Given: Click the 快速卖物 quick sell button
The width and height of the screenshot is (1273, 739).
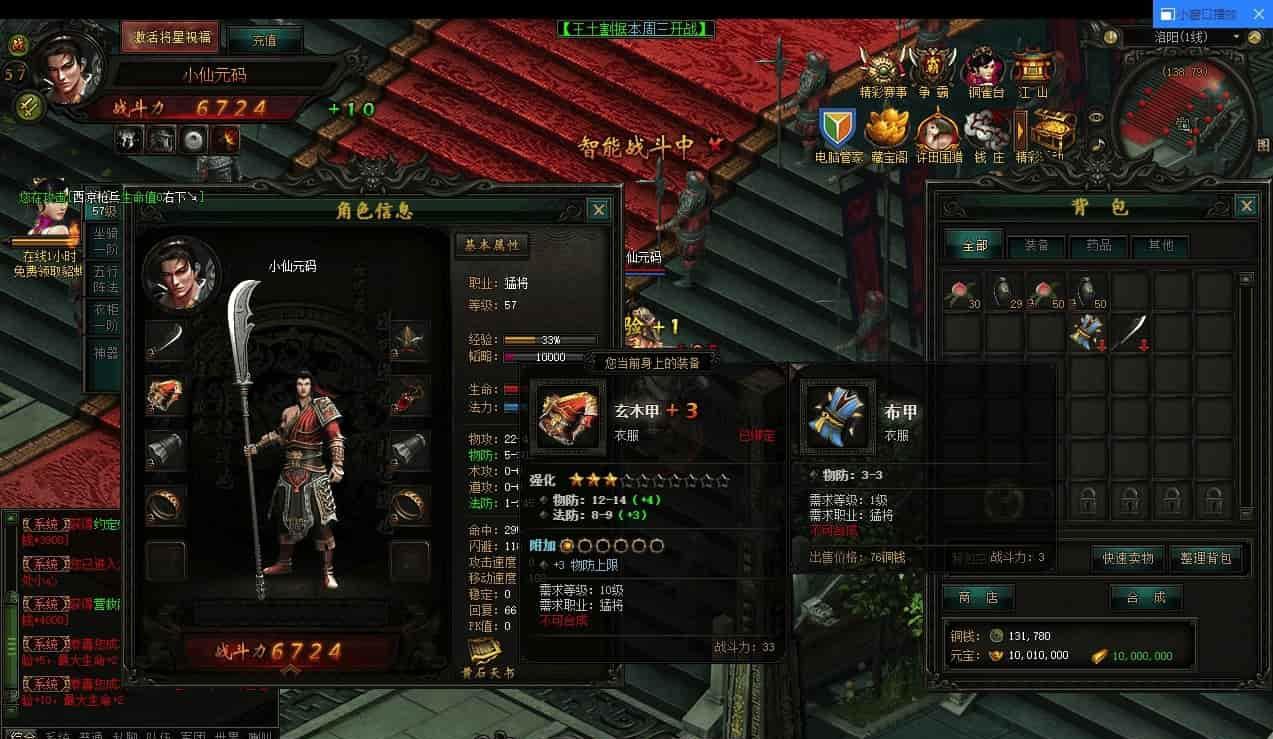Looking at the screenshot, I should click(x=1128, y=558).
